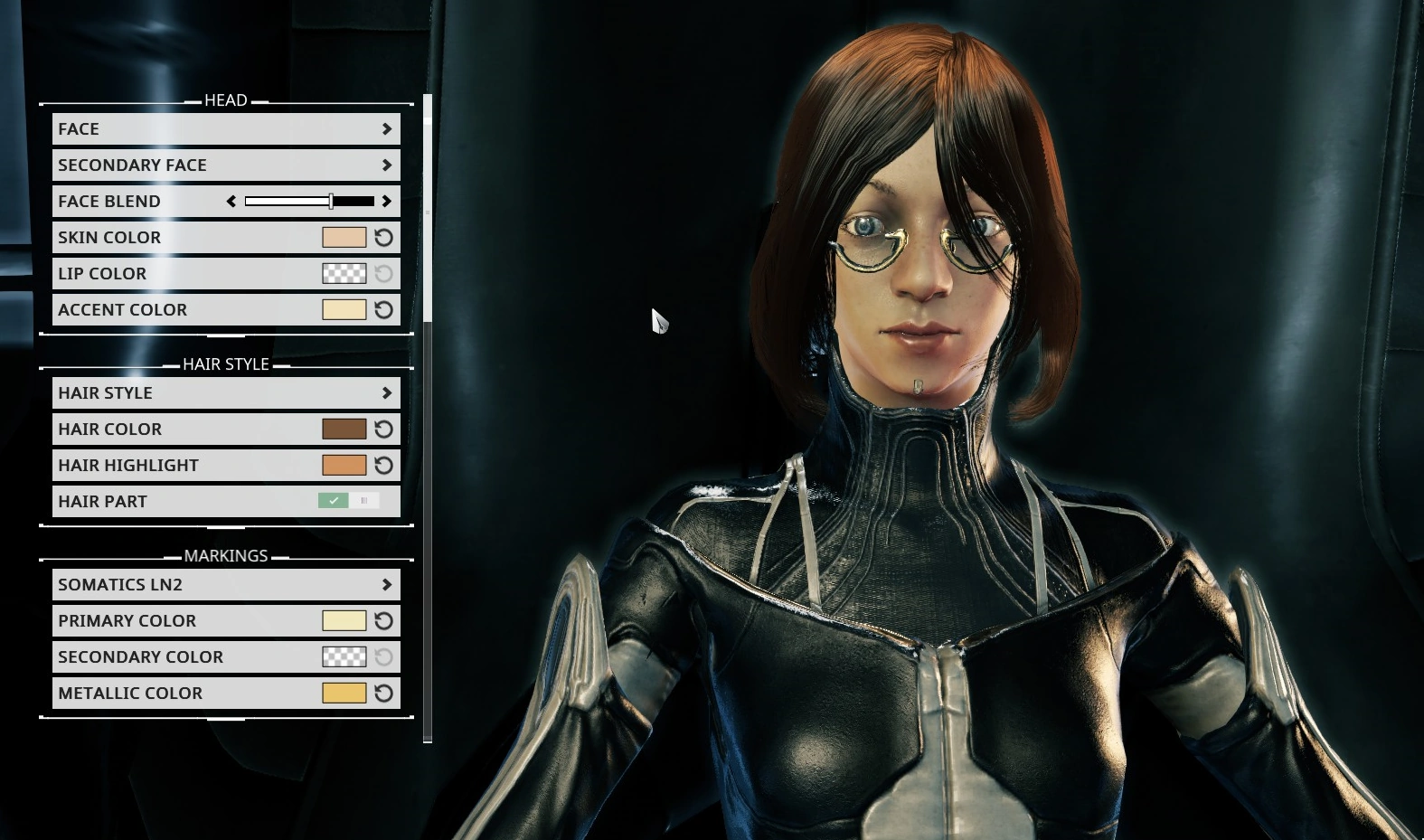Reset the Metallic Color marking

click(383, 693)
